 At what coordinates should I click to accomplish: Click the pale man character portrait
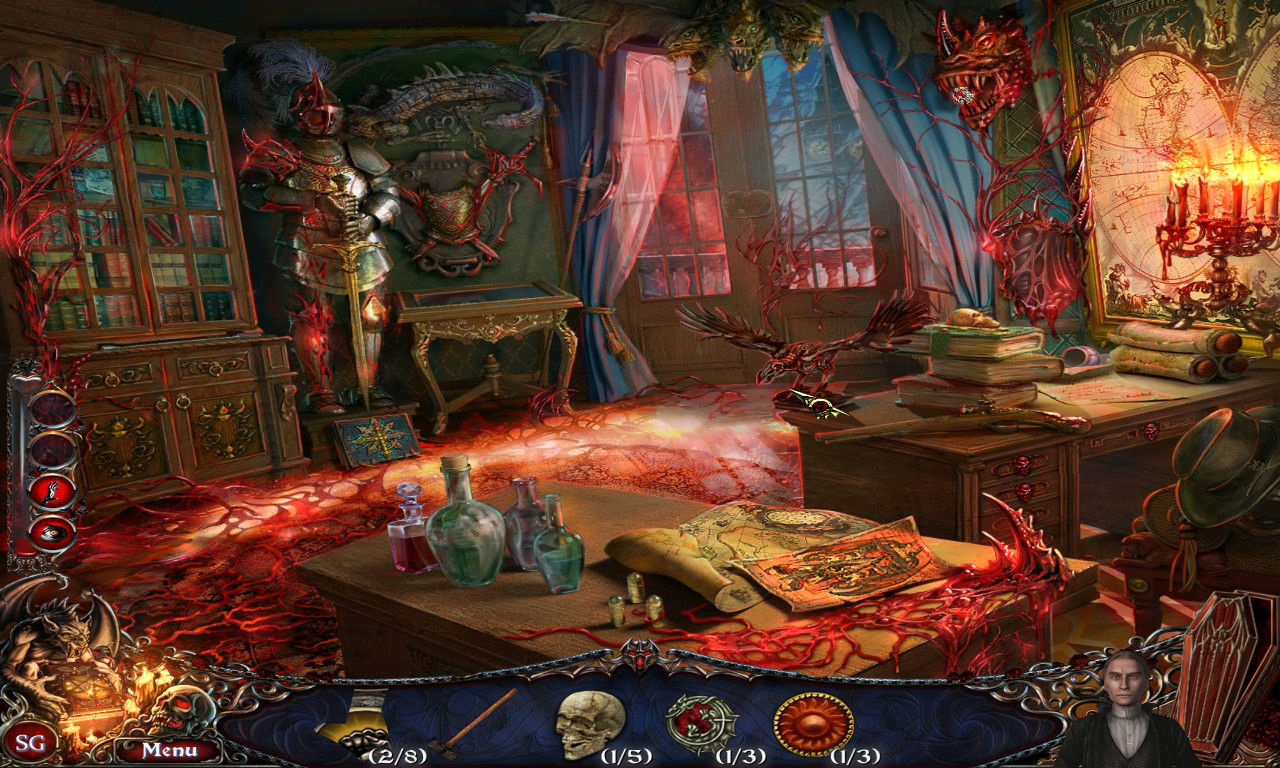tap(1129, 712)
